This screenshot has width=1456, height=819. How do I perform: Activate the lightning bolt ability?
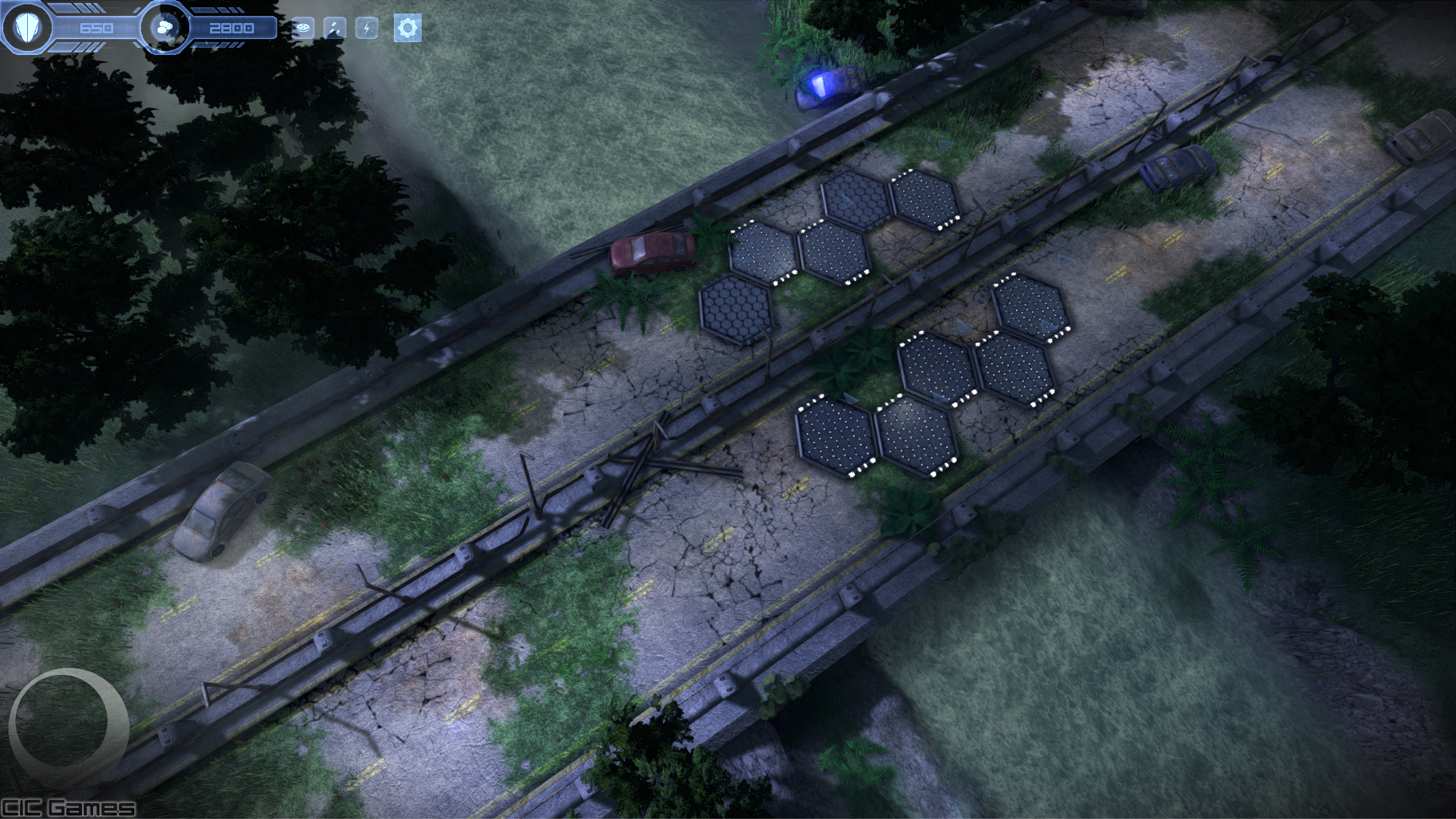[x=367, y=29]
